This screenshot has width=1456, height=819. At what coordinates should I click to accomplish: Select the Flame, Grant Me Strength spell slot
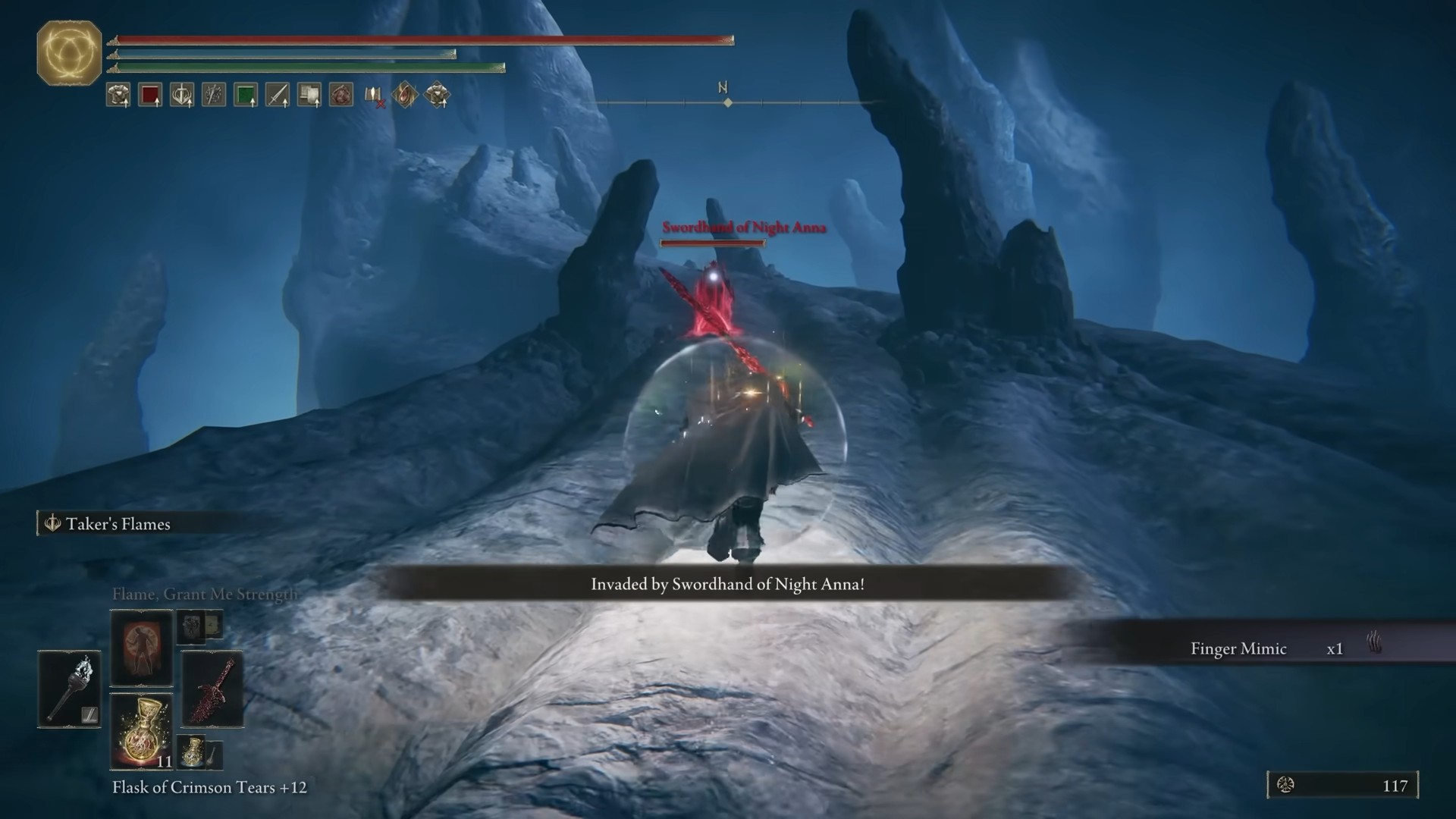tap(141, 647)
